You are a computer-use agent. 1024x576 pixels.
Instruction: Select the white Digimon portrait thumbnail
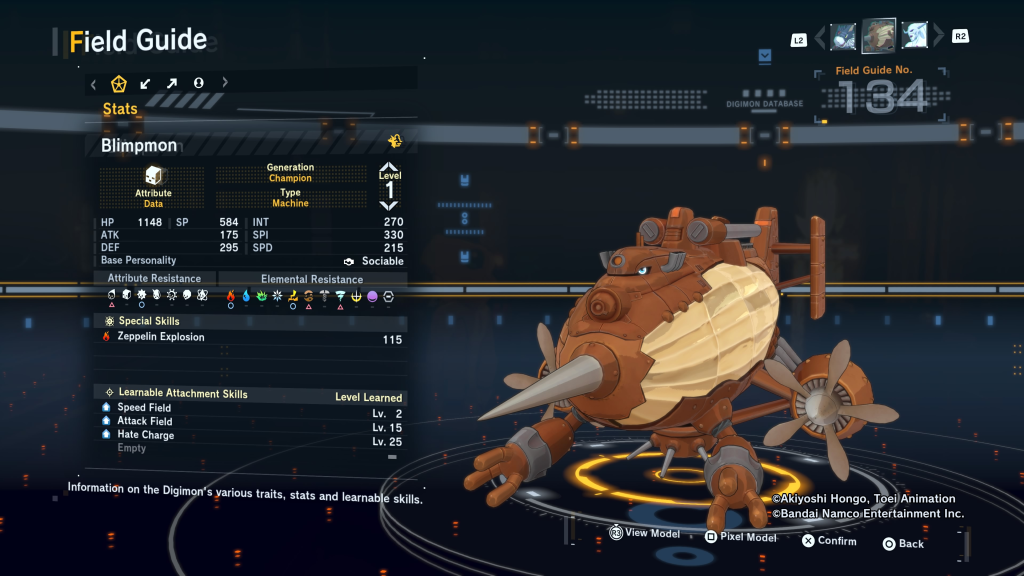click(x=916, y=37)
